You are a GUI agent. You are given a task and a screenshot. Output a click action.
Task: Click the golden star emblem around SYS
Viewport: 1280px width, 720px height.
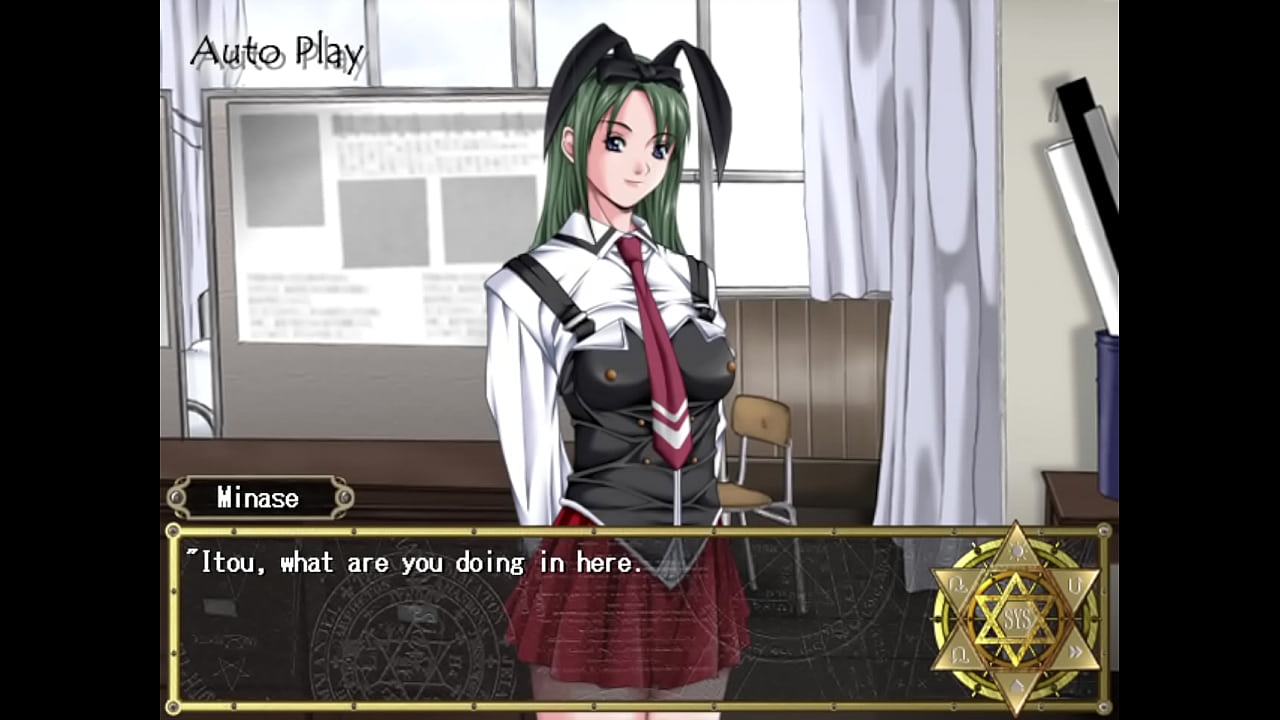(x=1018, y=618)
